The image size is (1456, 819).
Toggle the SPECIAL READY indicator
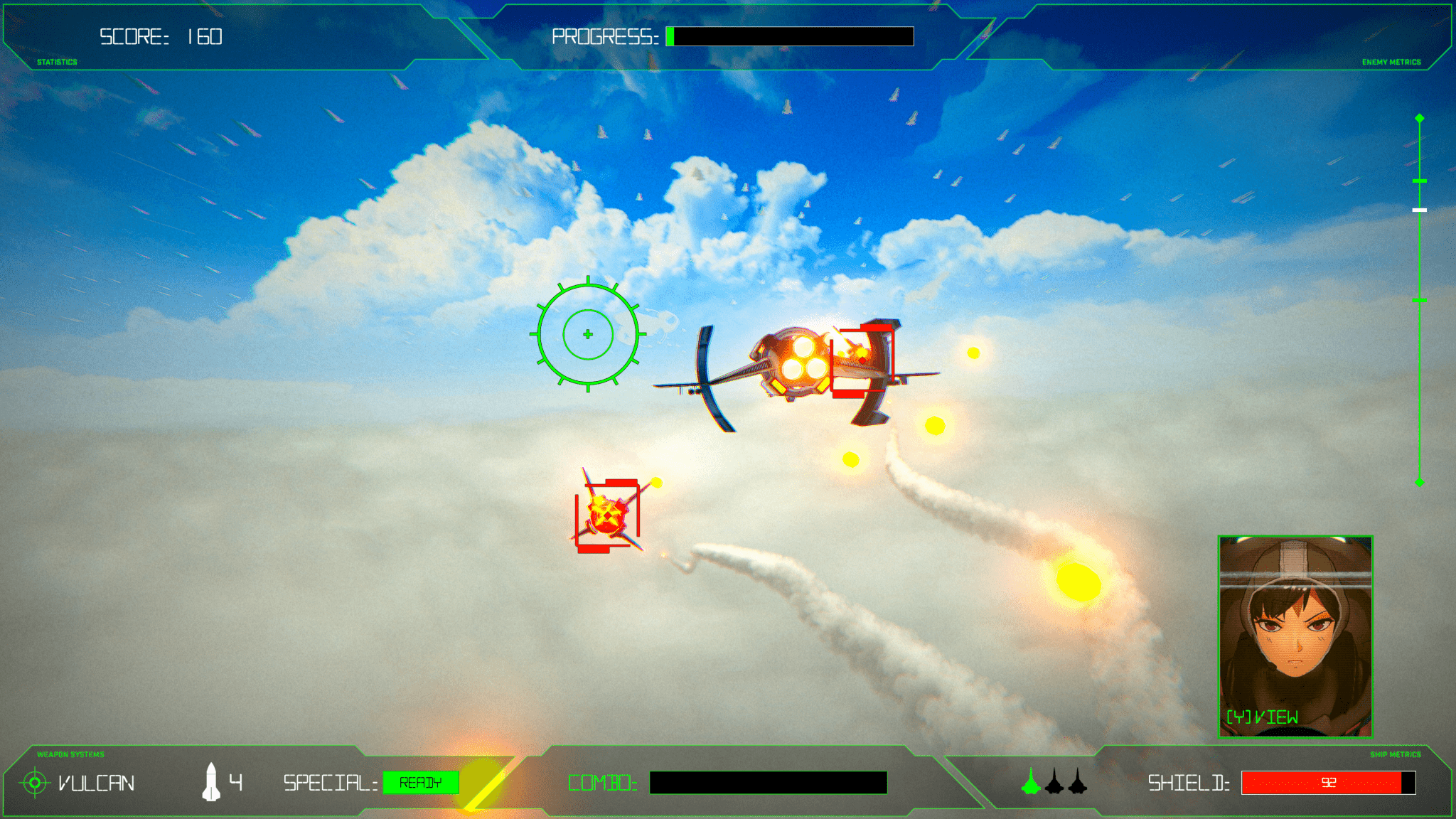tap(421, 782)
